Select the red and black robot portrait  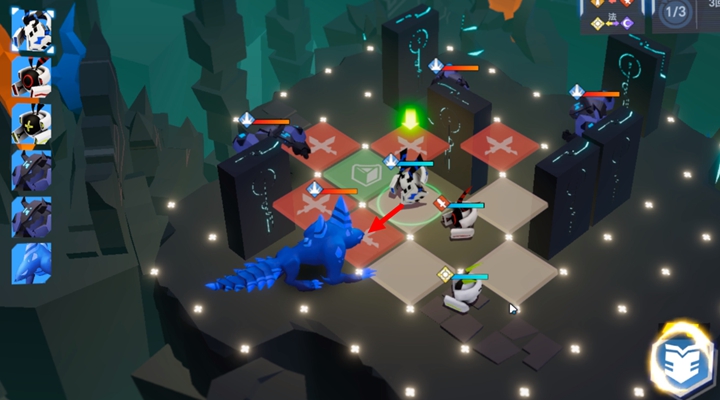(32, 77)
